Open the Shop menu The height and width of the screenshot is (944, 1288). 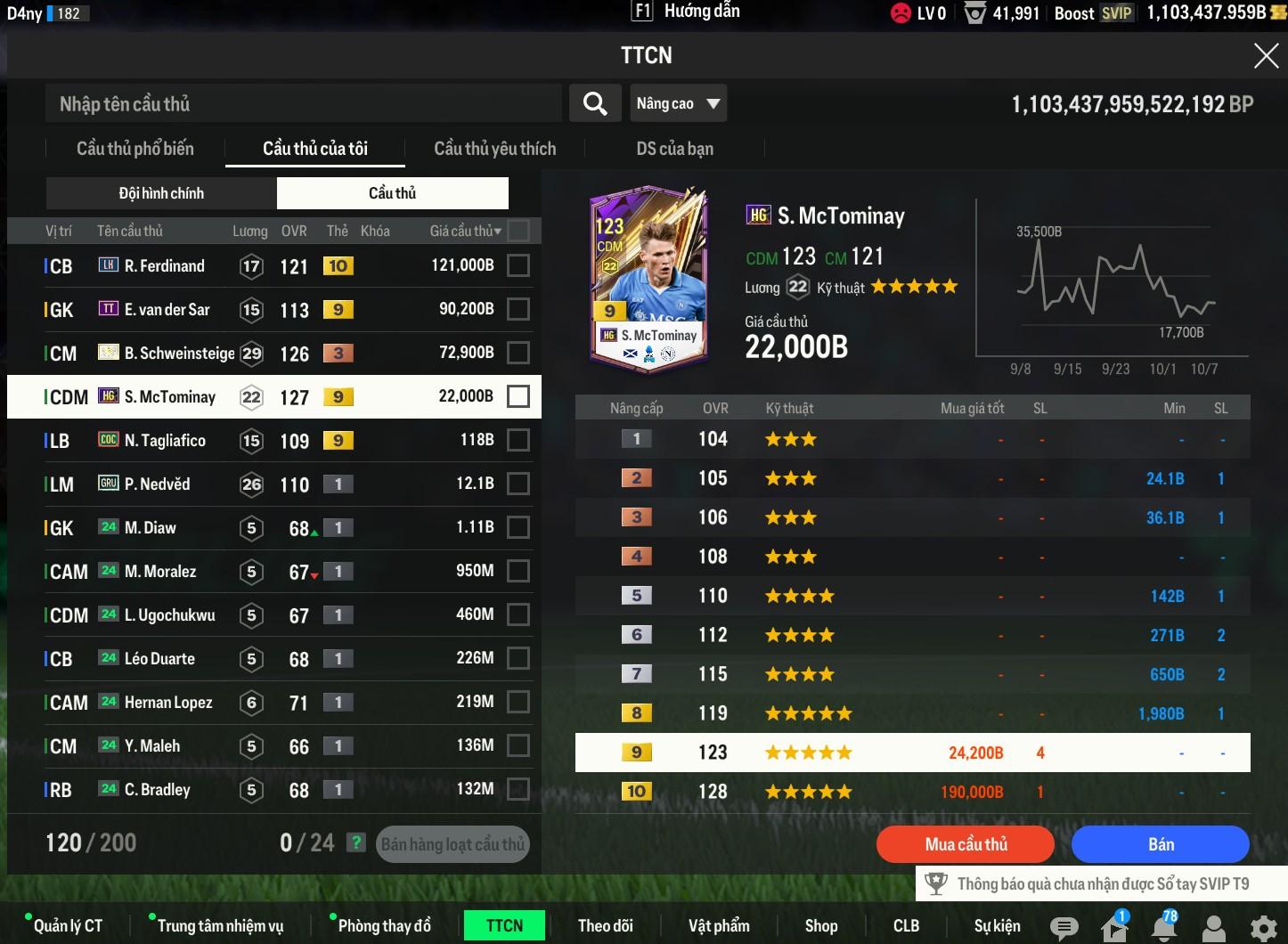click(820, 926)
